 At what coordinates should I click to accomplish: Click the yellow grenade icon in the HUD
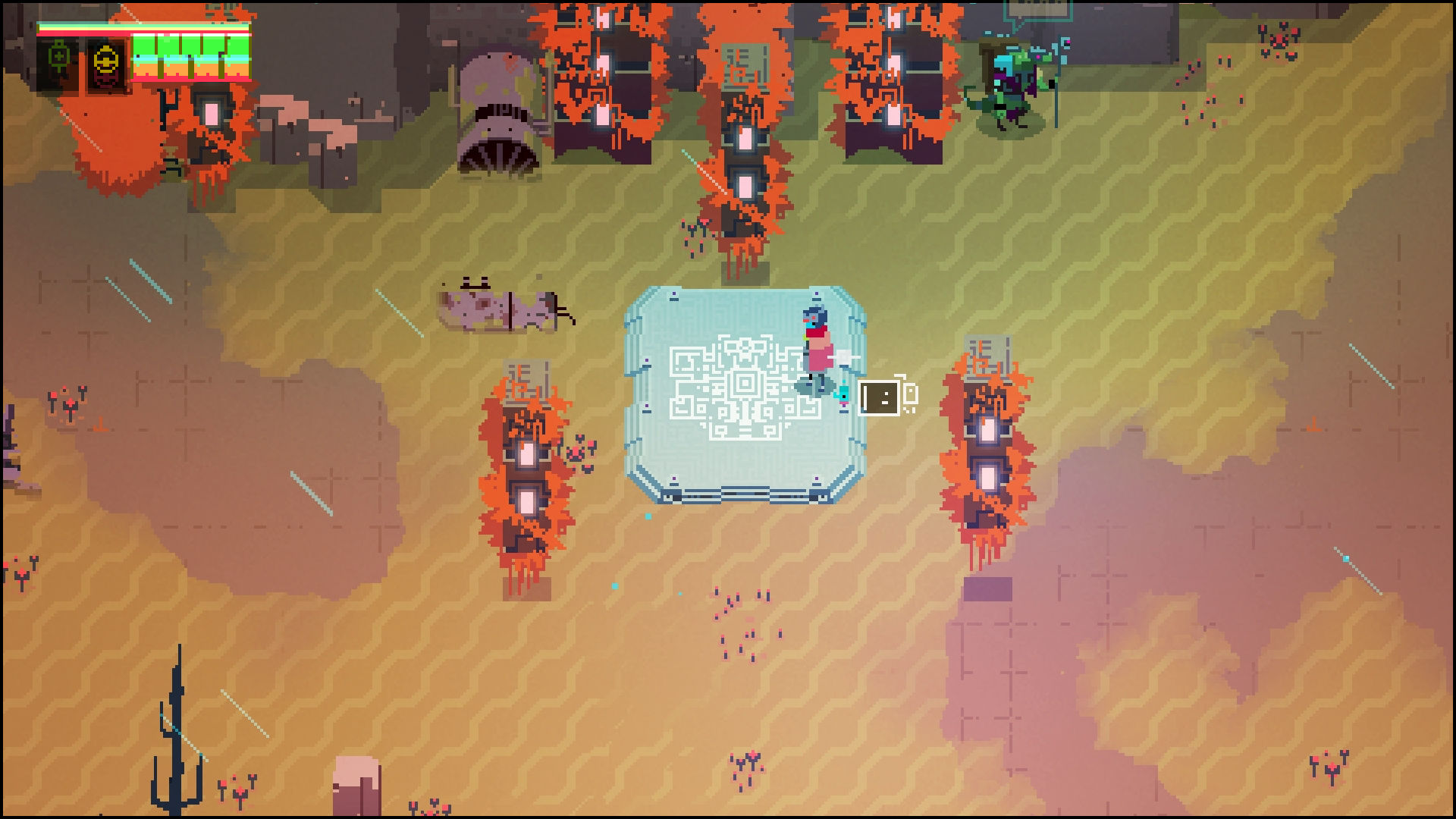(x=105, y=62)
